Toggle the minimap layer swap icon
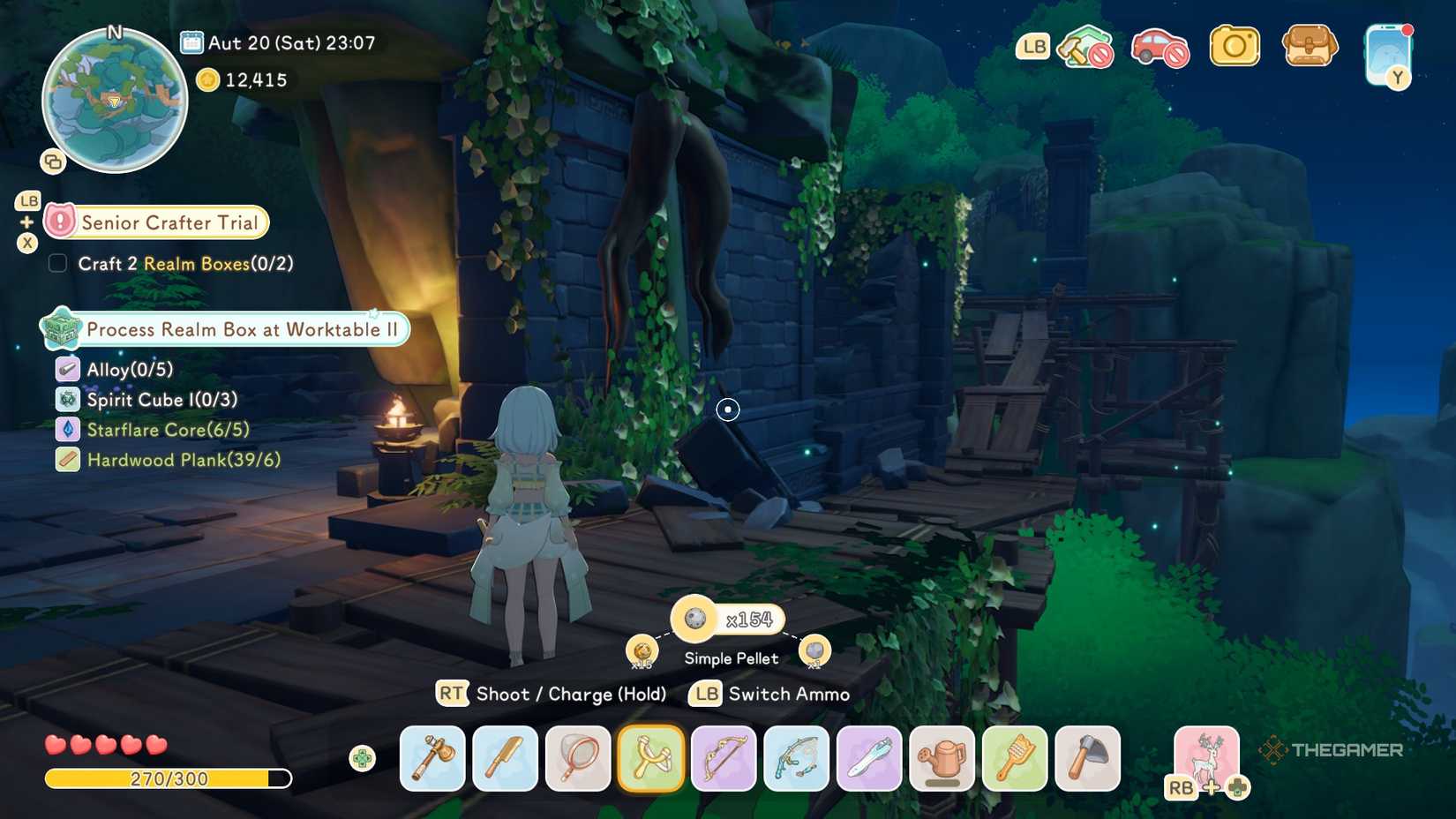Screen dimensions: 1456x819 55,161
